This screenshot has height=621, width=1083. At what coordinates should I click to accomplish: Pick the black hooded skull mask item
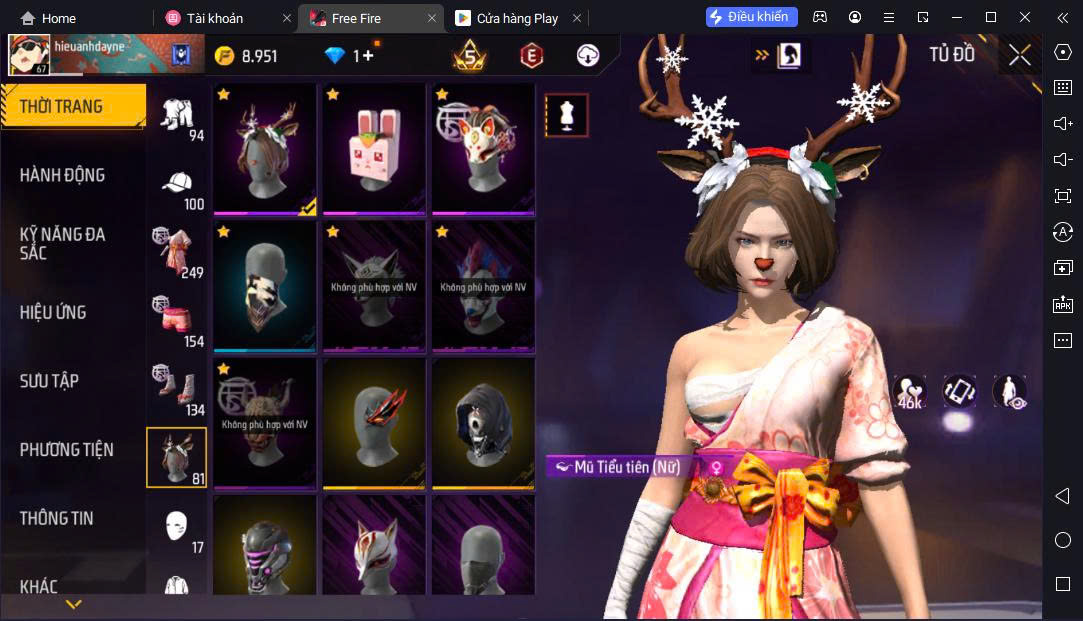[483, 422]
